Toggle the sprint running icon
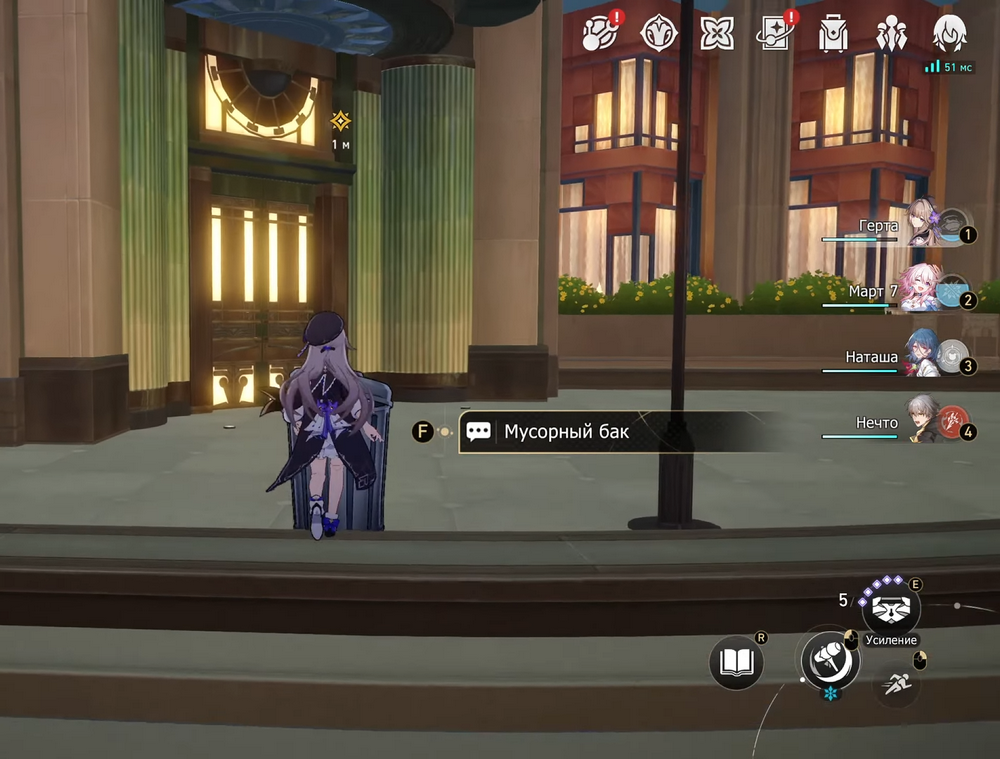1000x759 pixels. click(x=898, y=684)
